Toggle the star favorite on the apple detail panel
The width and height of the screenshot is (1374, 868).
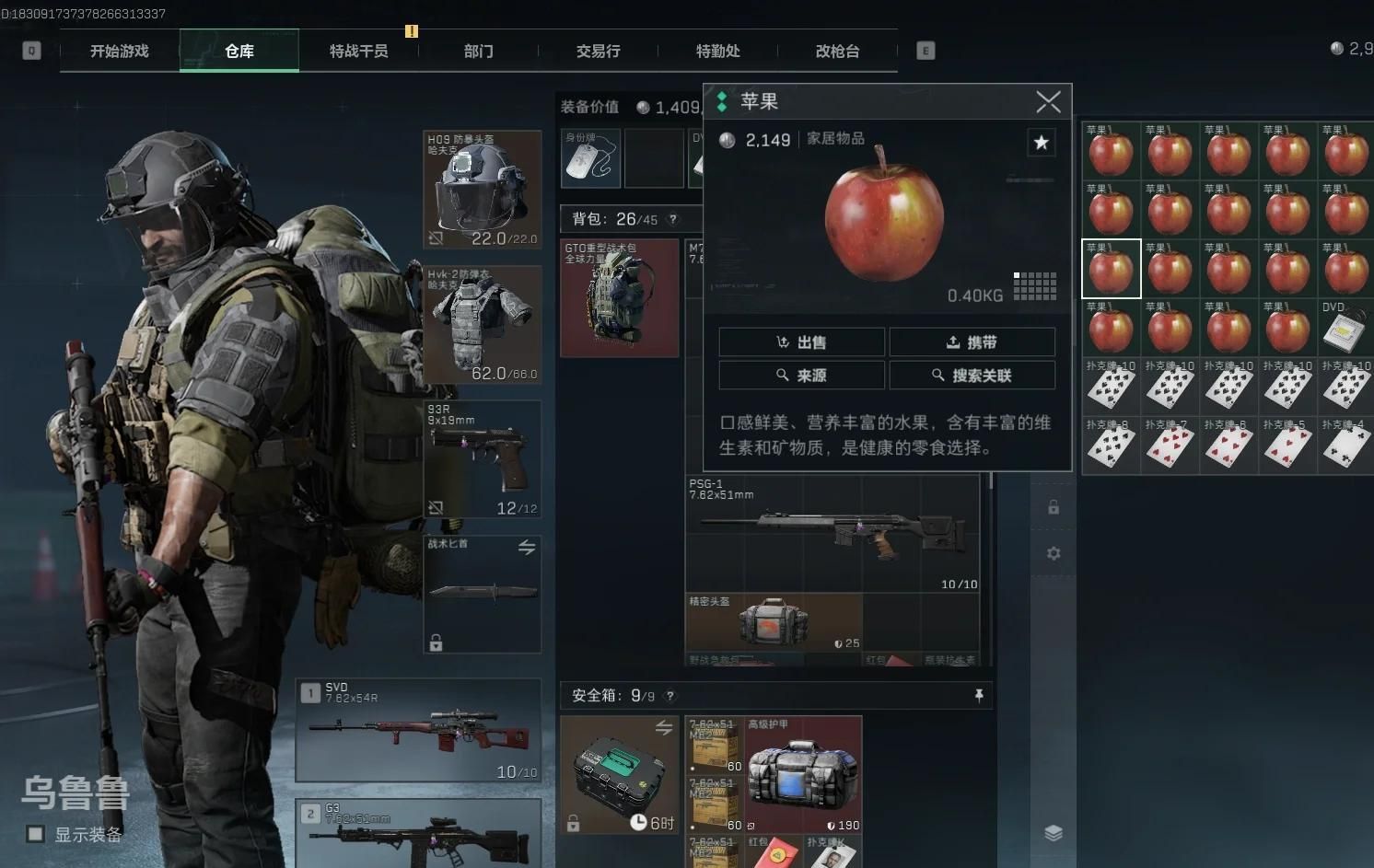click(1042, 143)
